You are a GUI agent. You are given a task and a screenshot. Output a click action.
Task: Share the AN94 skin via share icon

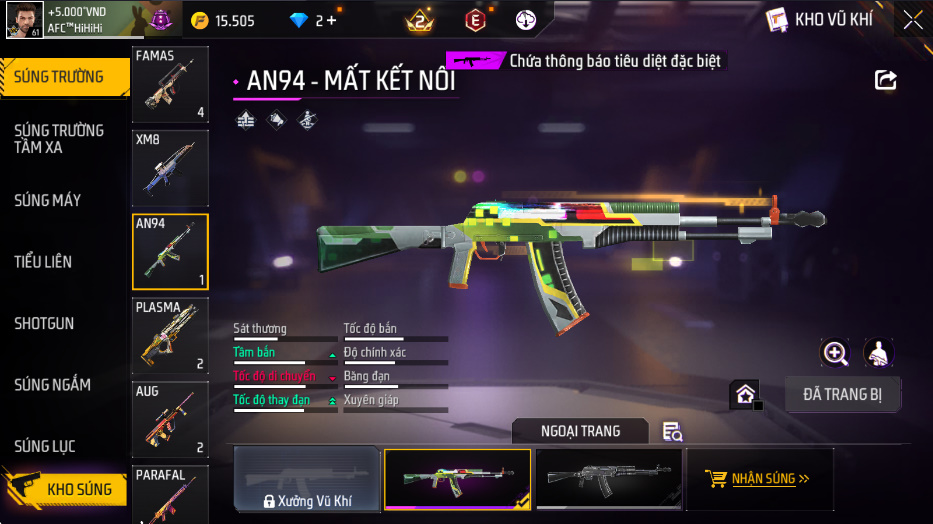coord(885,80)
